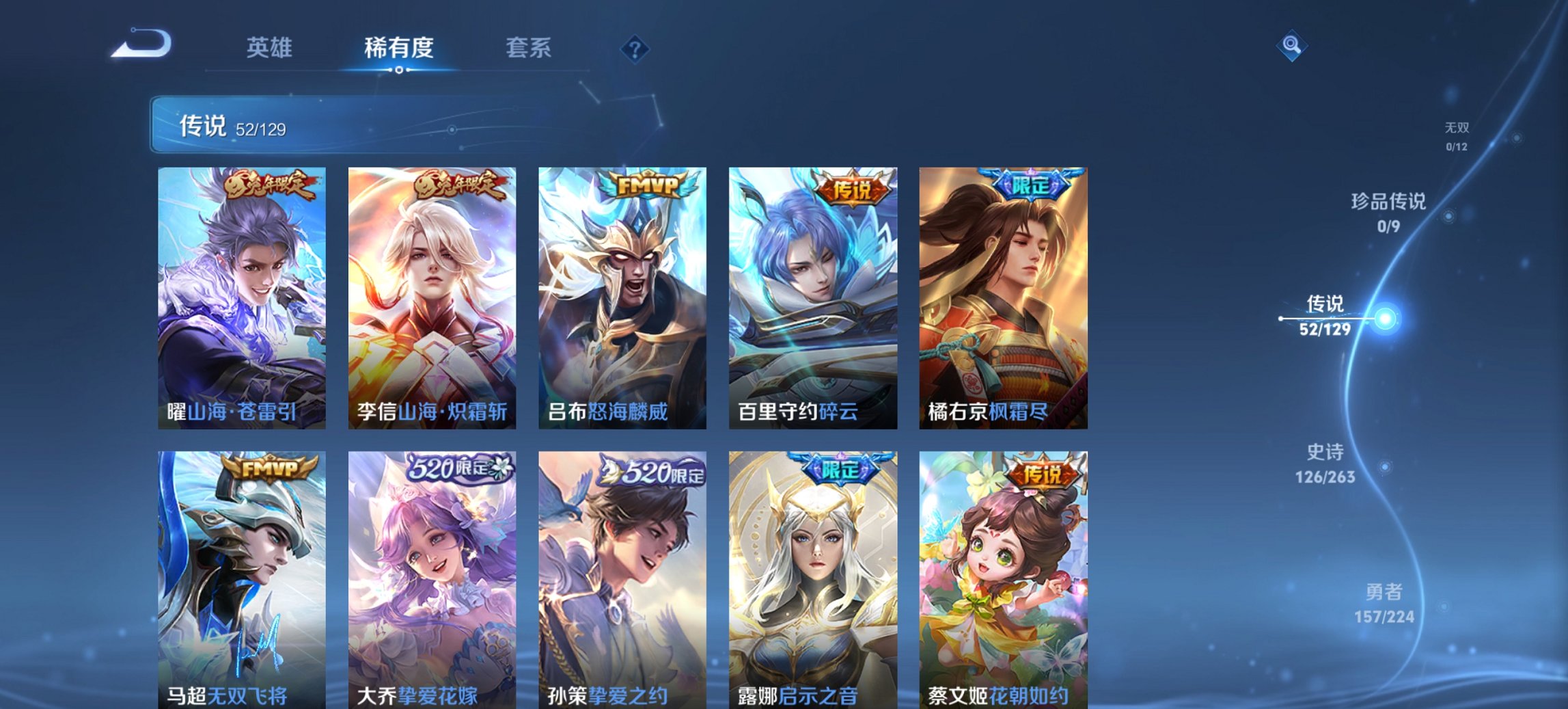1568x709 pixels.
Task: Switch to the 套系 tab
Action: [528, 49]
